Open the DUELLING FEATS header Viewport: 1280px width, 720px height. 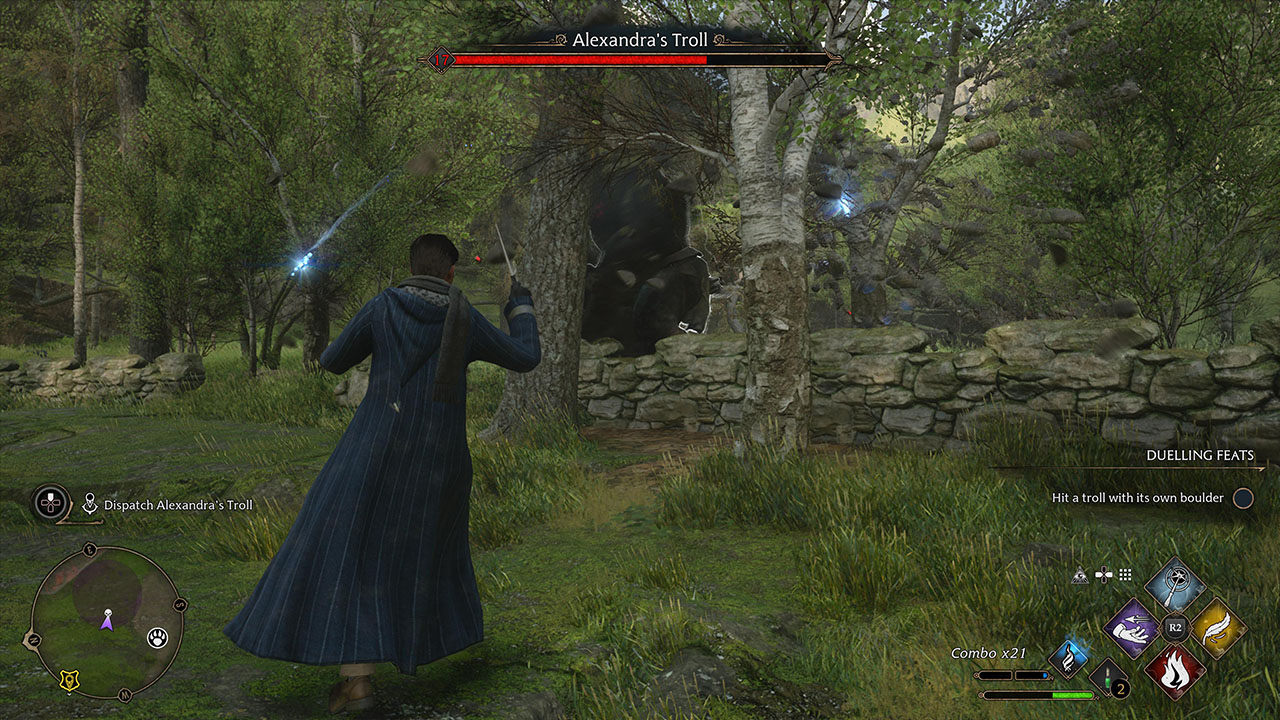click(1200, 455)
